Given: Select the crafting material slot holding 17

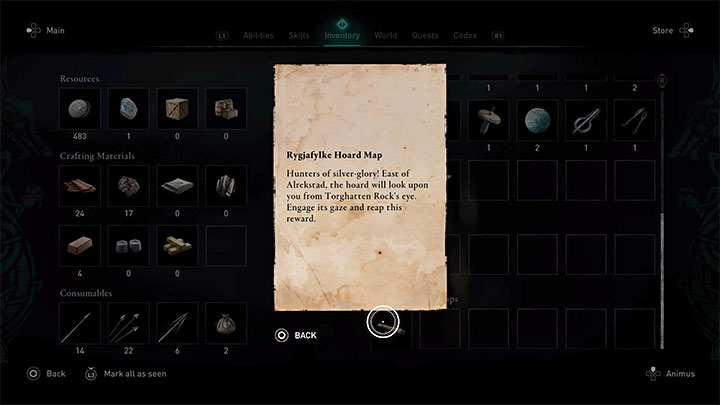Looking at the screenshot, I should pos(127,186).
